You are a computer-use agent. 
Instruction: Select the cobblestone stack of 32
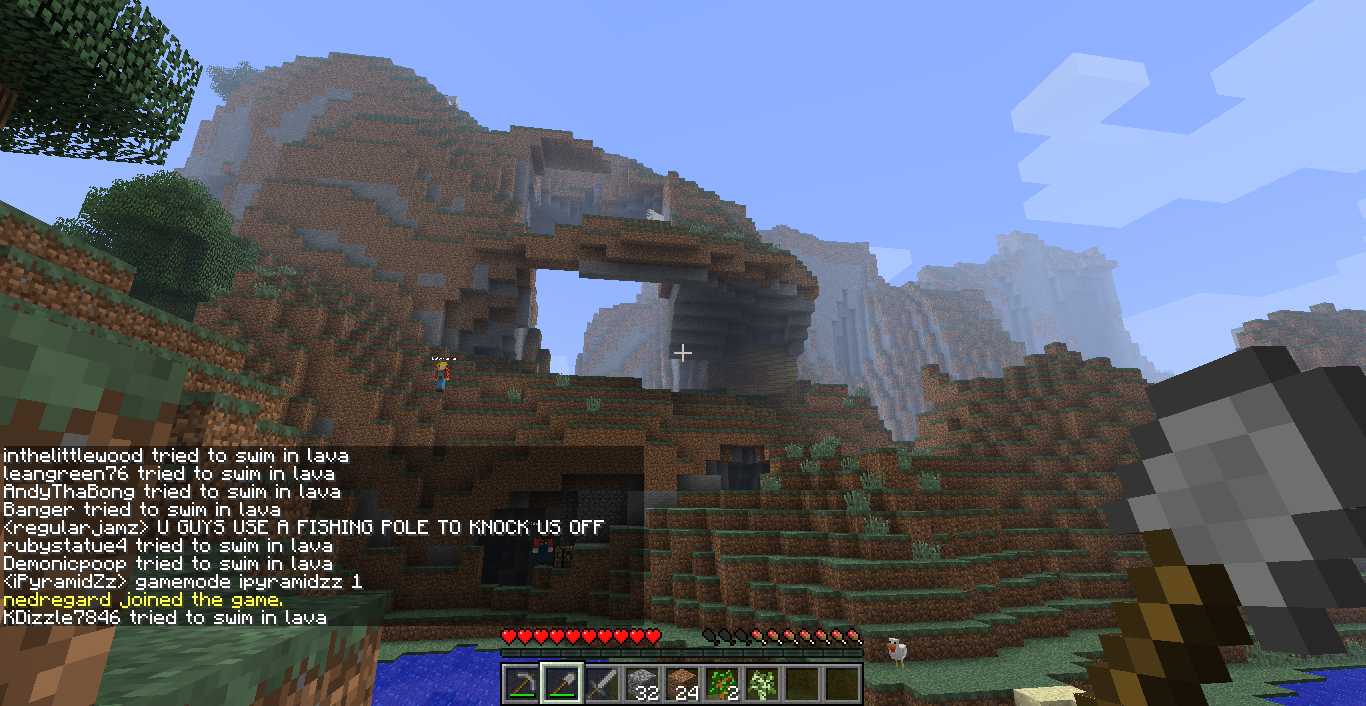[641, 684]
